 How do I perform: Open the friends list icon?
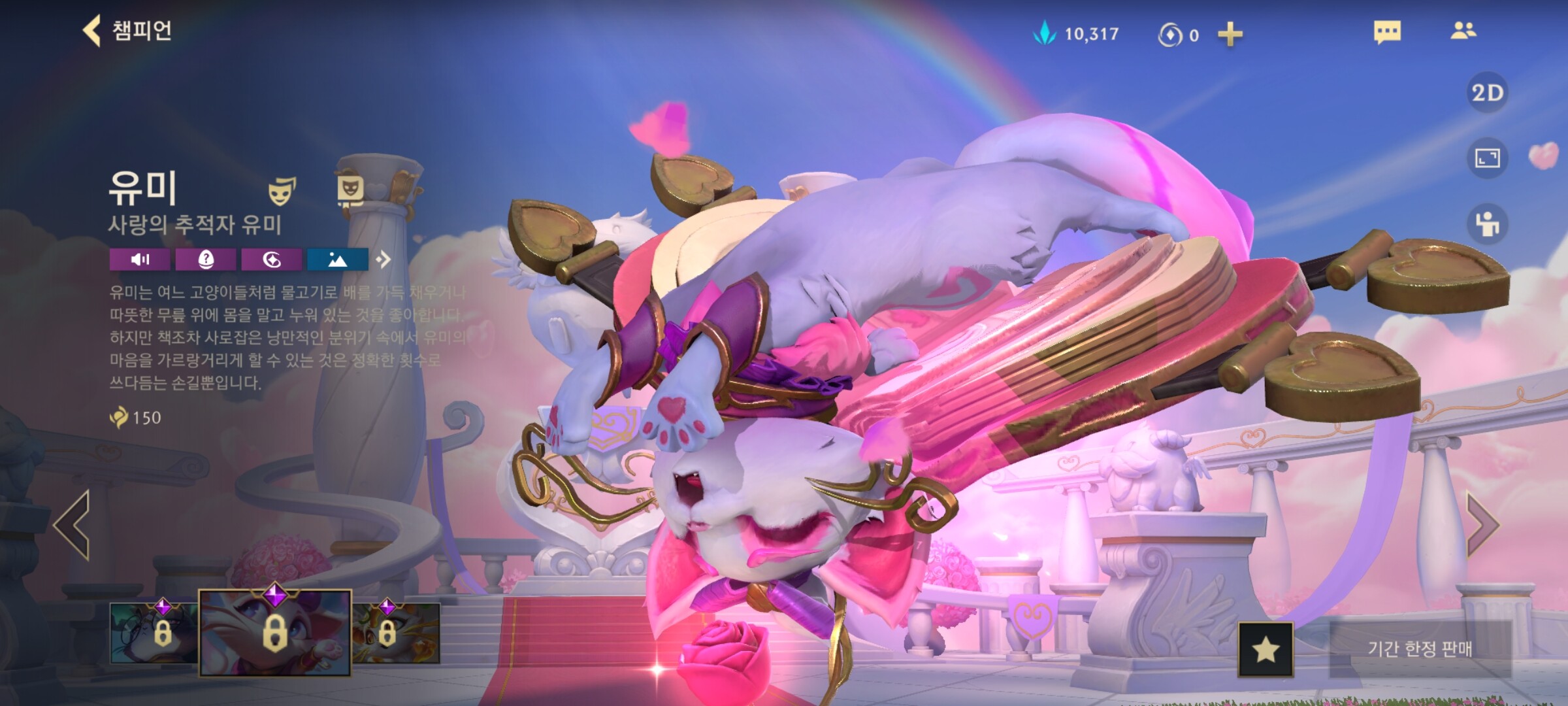point(1463,31)
